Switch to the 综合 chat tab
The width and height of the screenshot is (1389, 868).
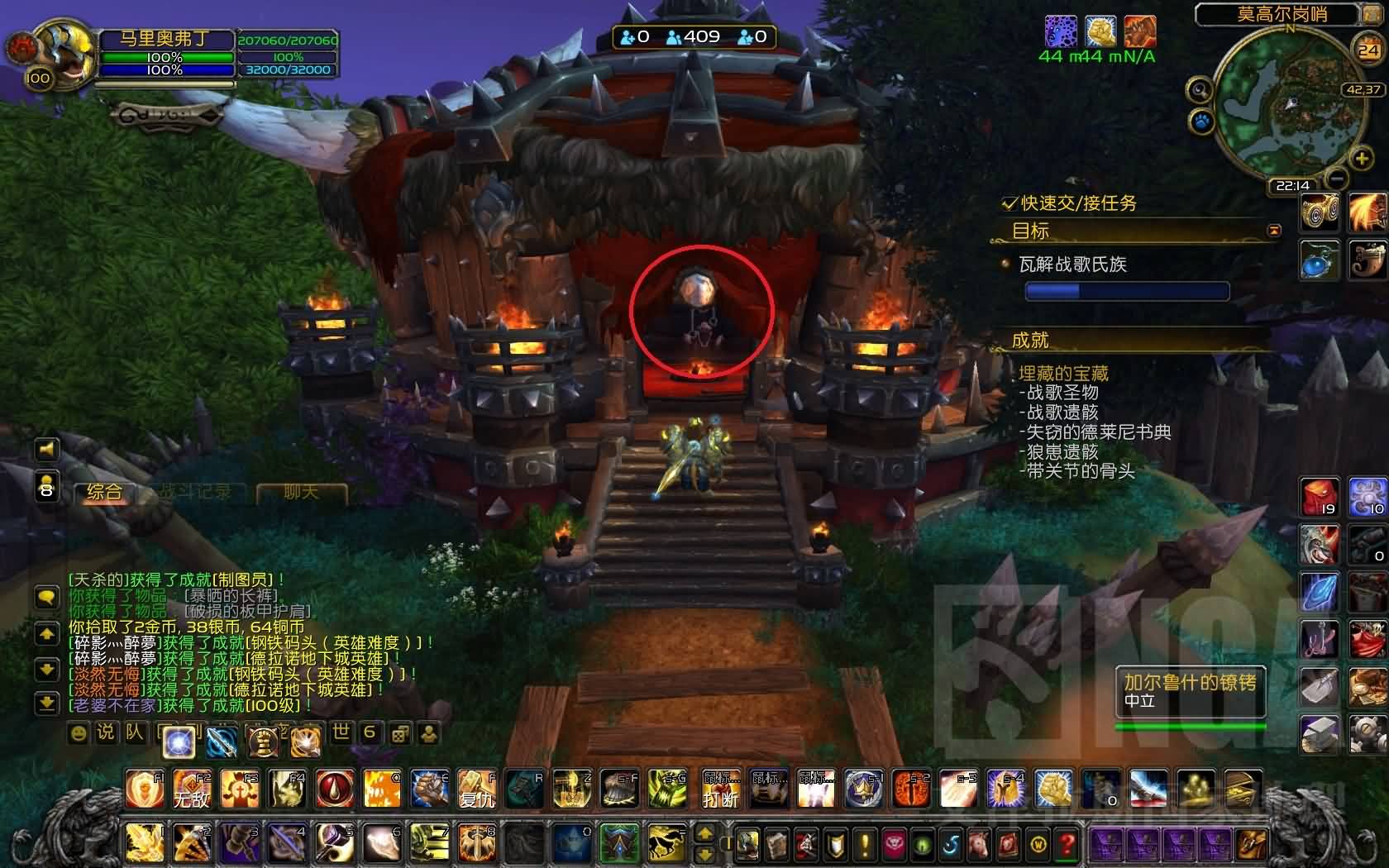pyautogui.click(x=104, y=493)
